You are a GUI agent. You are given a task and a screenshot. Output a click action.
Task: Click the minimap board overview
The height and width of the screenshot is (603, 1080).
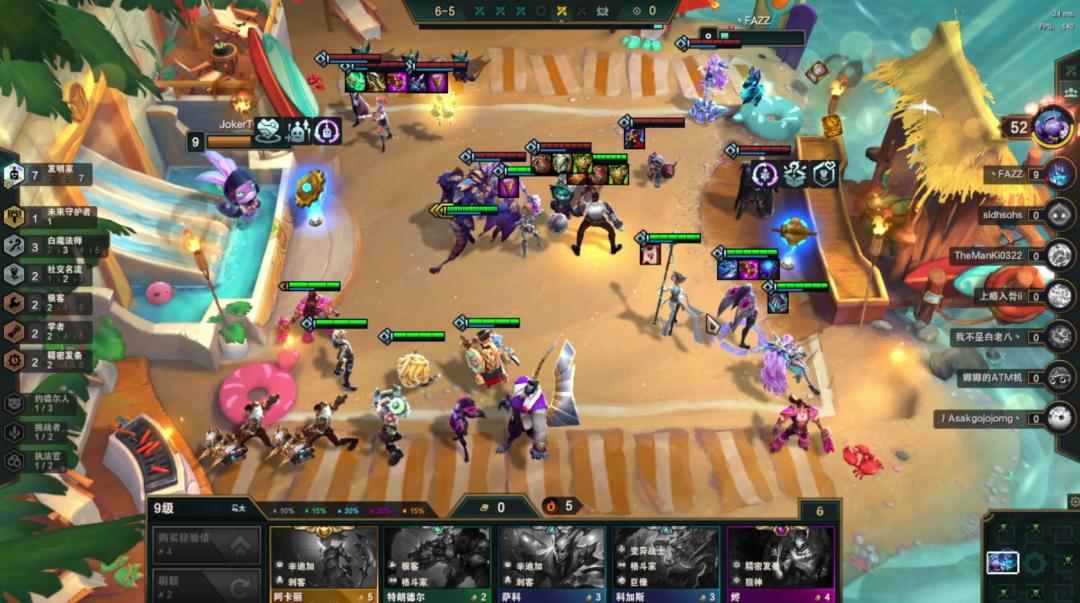pos(1030,562)
